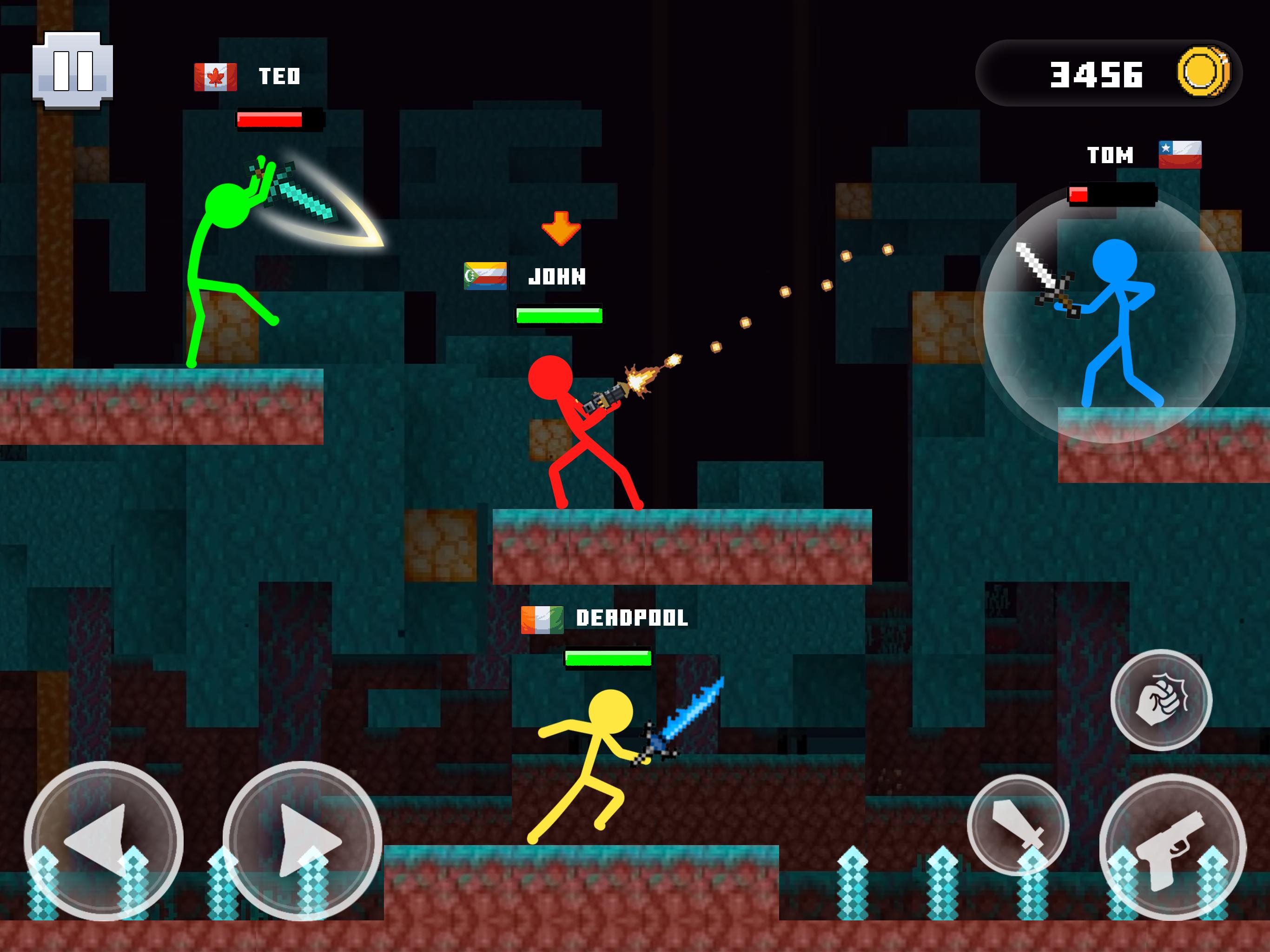Viewport: 1270px width, 952px height.
Task: Tap the move left arrow button
Action: [103, 840]
